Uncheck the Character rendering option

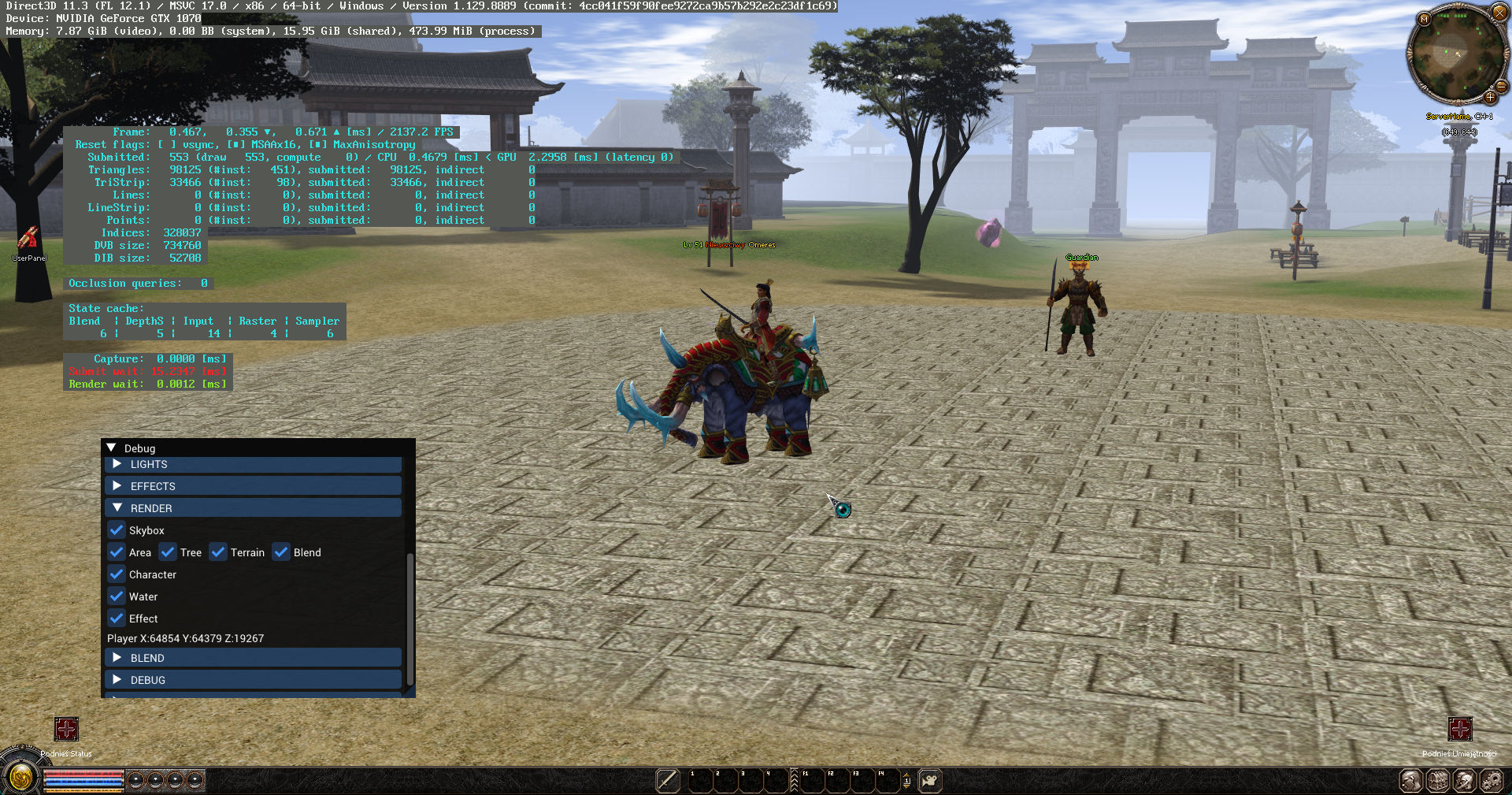pyautogui.click(x=116, y=574)
